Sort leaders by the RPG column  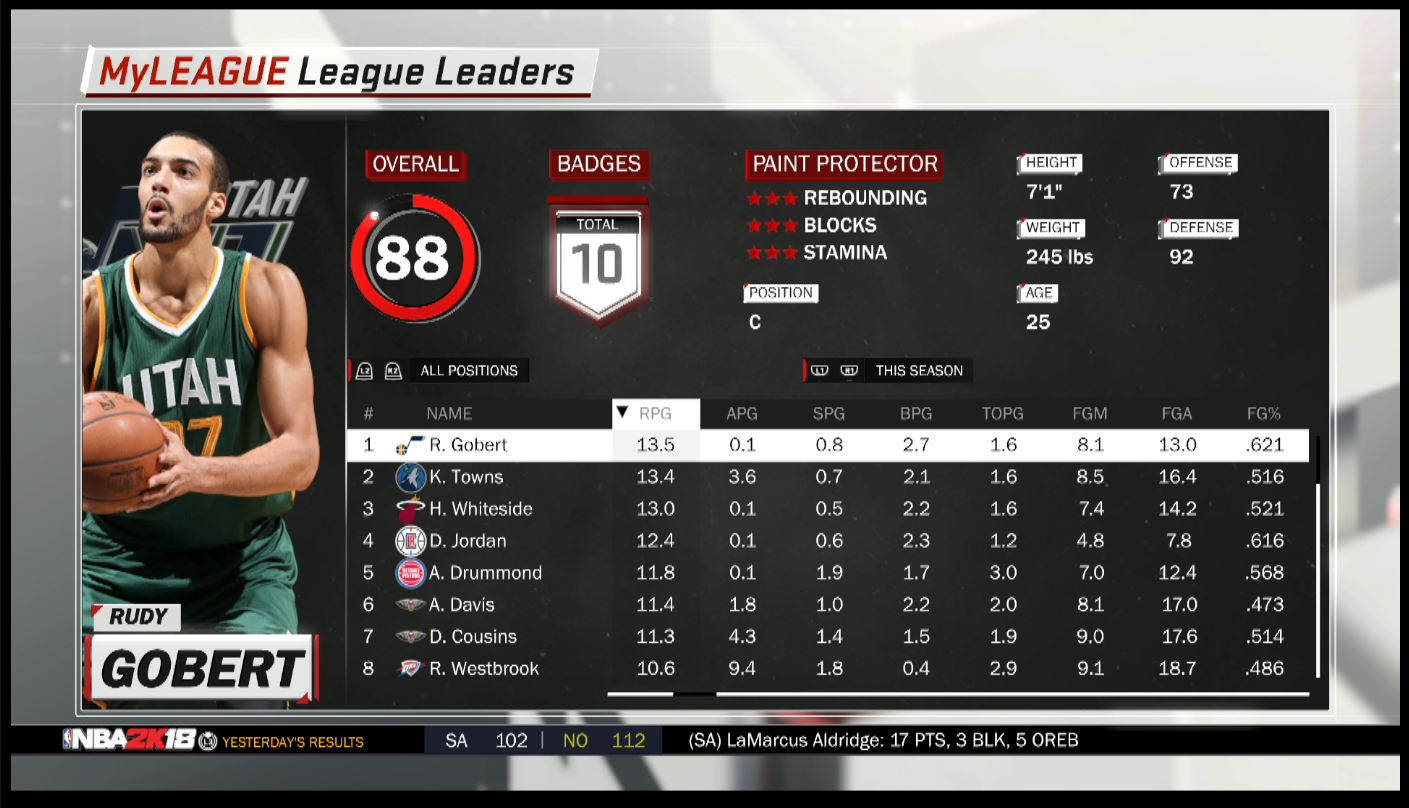pos(655,413)
